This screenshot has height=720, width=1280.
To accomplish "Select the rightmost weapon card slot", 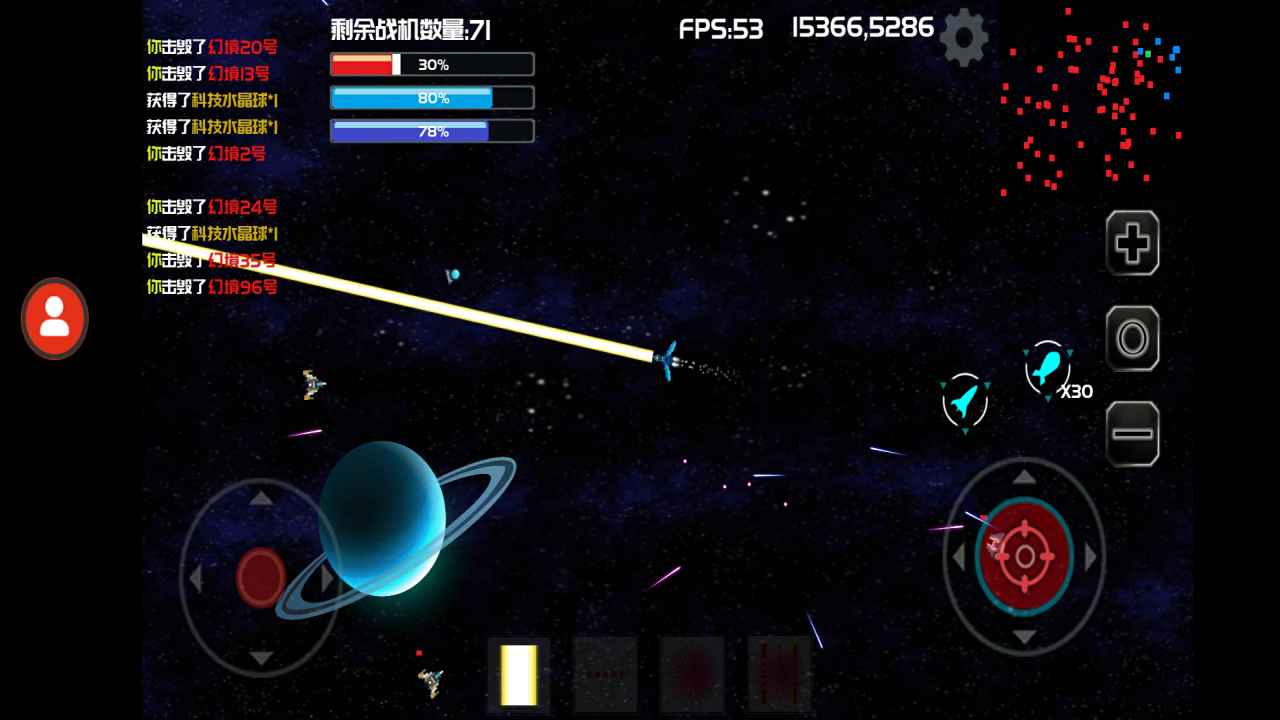I will point(778,674).
